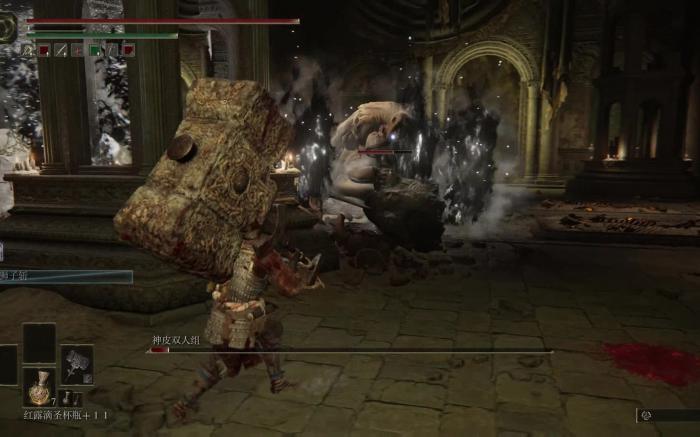Select the Flask of Crimson Tears slot

[x=40, y=387]
